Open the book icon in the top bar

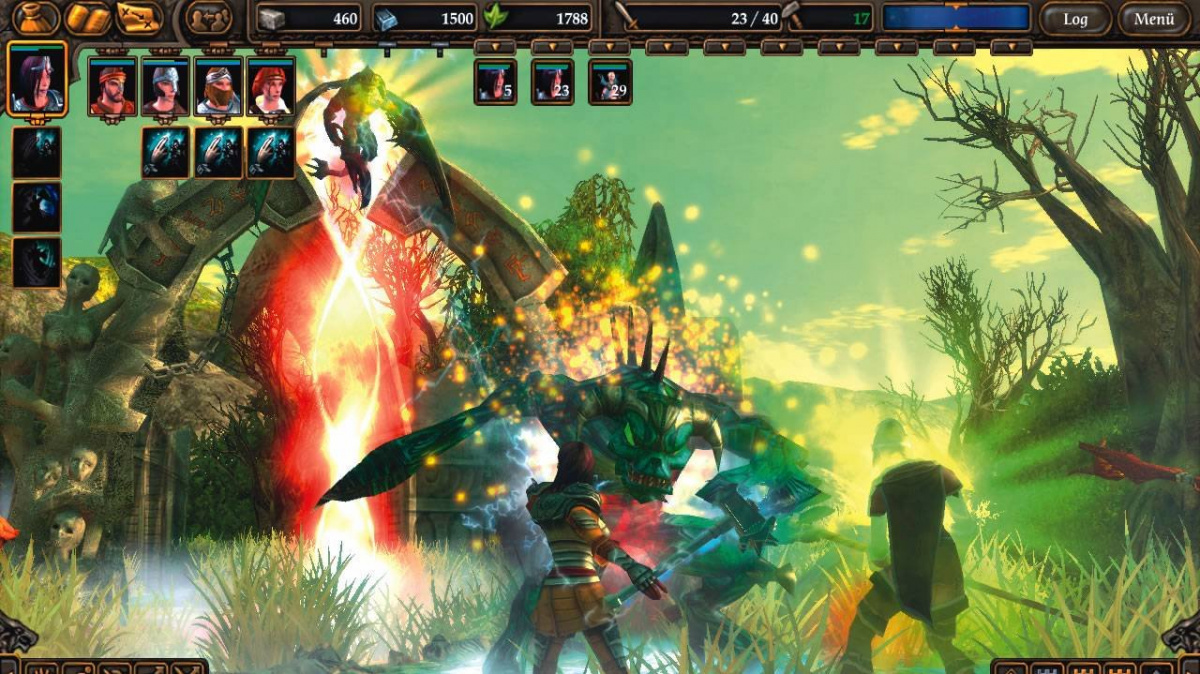click(88, 18)
